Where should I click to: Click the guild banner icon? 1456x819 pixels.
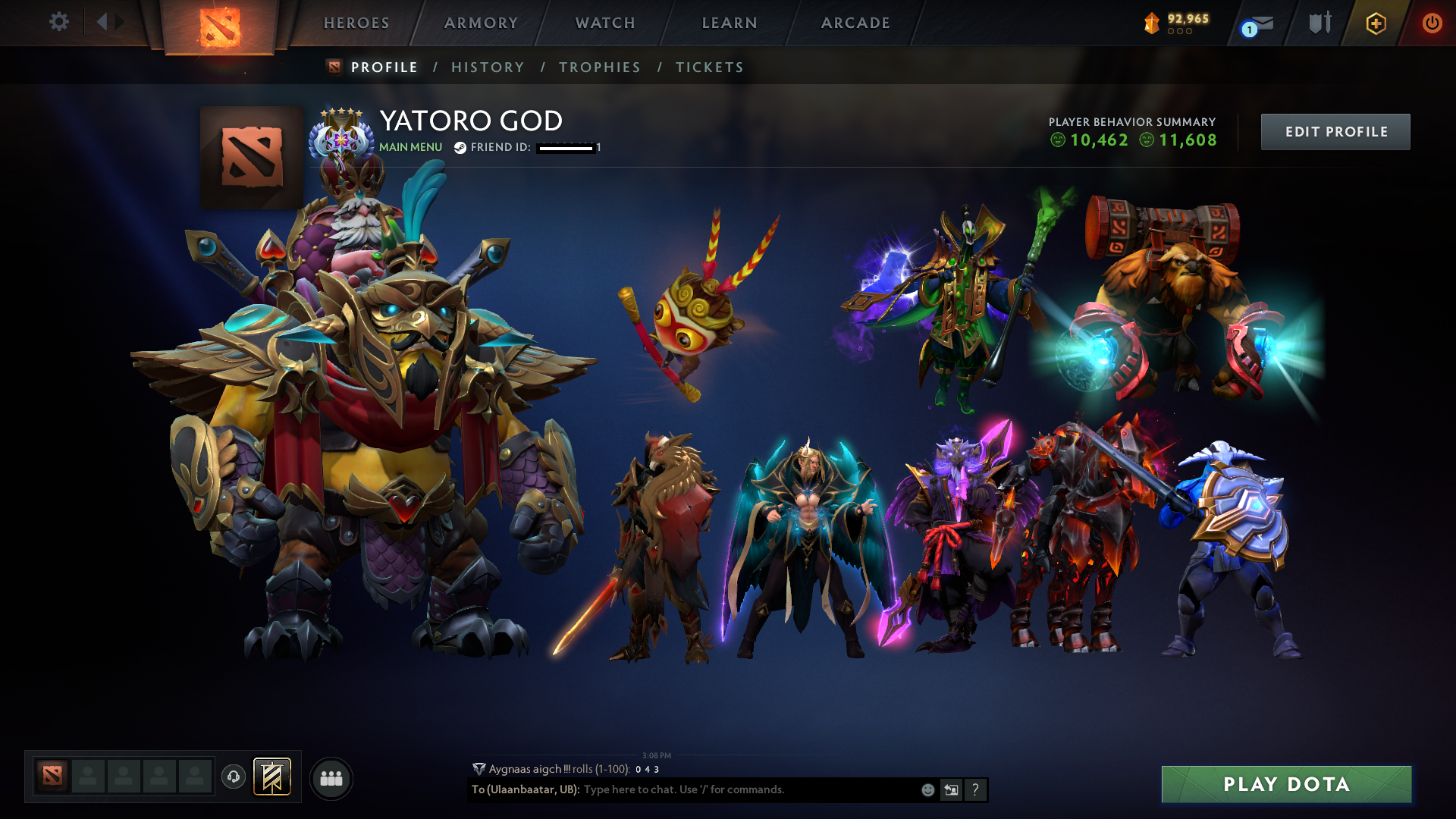pos(270,777)
